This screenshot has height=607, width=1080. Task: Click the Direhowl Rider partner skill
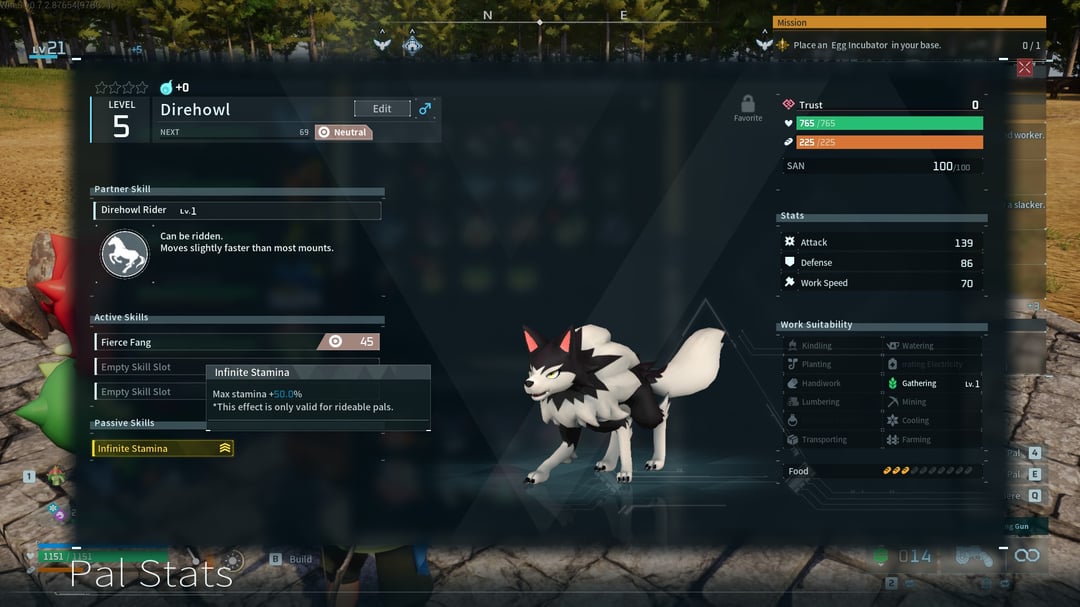[x=237, y=211]
